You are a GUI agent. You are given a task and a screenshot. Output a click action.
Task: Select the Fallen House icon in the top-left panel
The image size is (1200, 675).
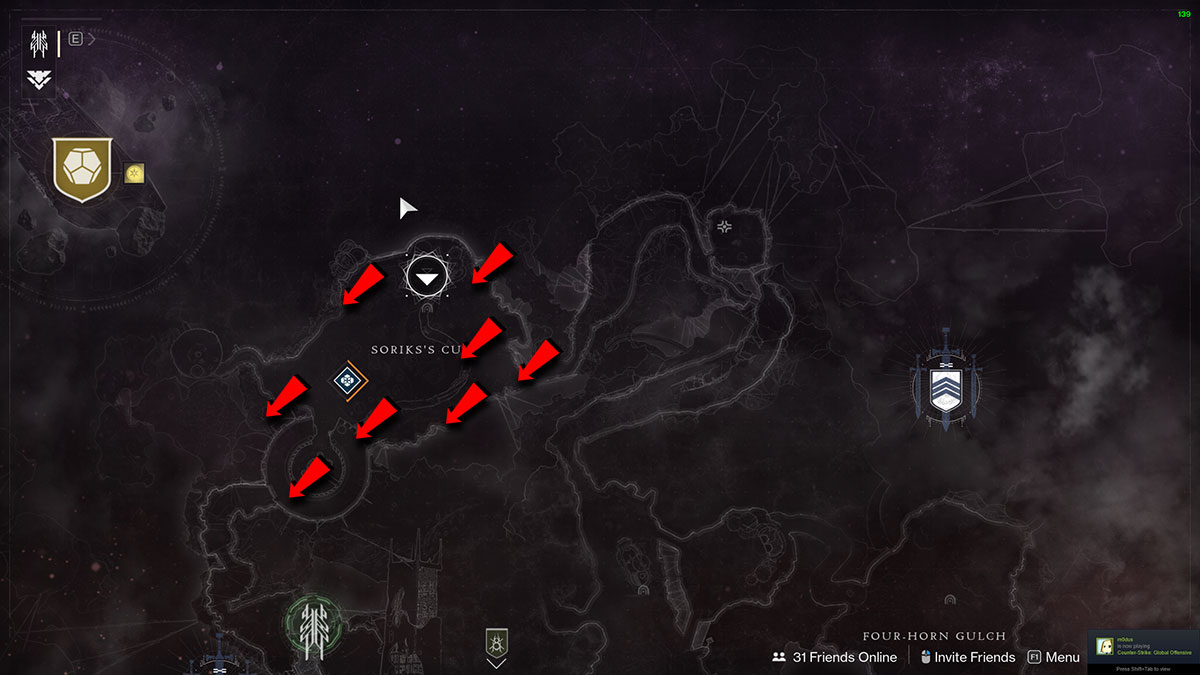click(41, 43)
